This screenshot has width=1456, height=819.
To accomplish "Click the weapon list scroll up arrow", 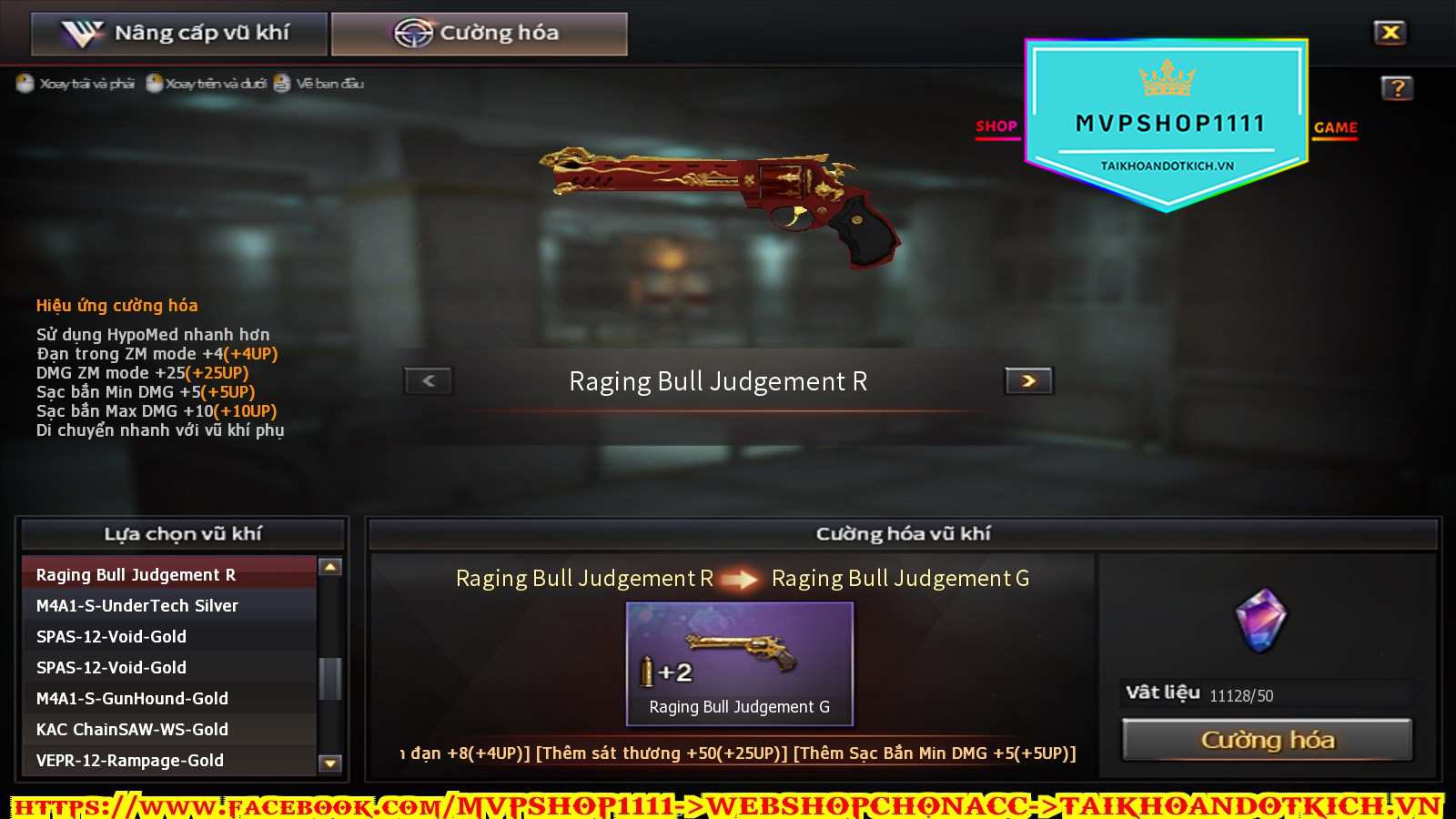I will [330, 567].
